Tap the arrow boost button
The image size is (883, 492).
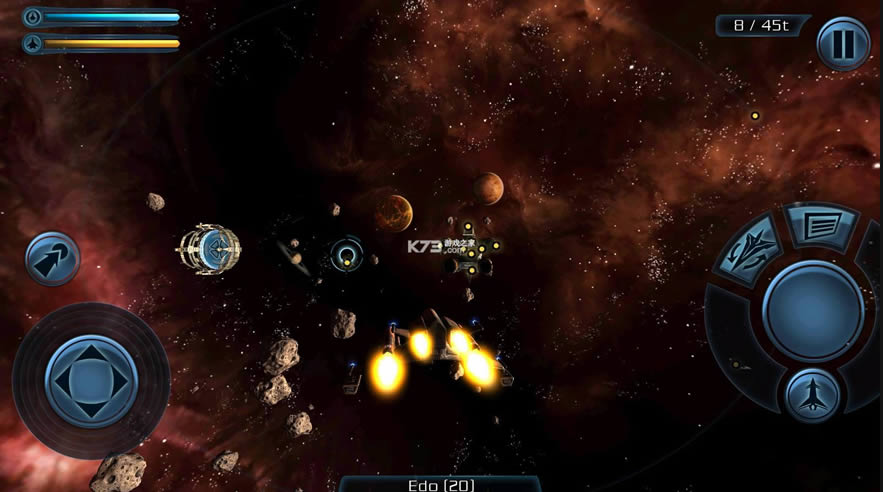(51, 258)
